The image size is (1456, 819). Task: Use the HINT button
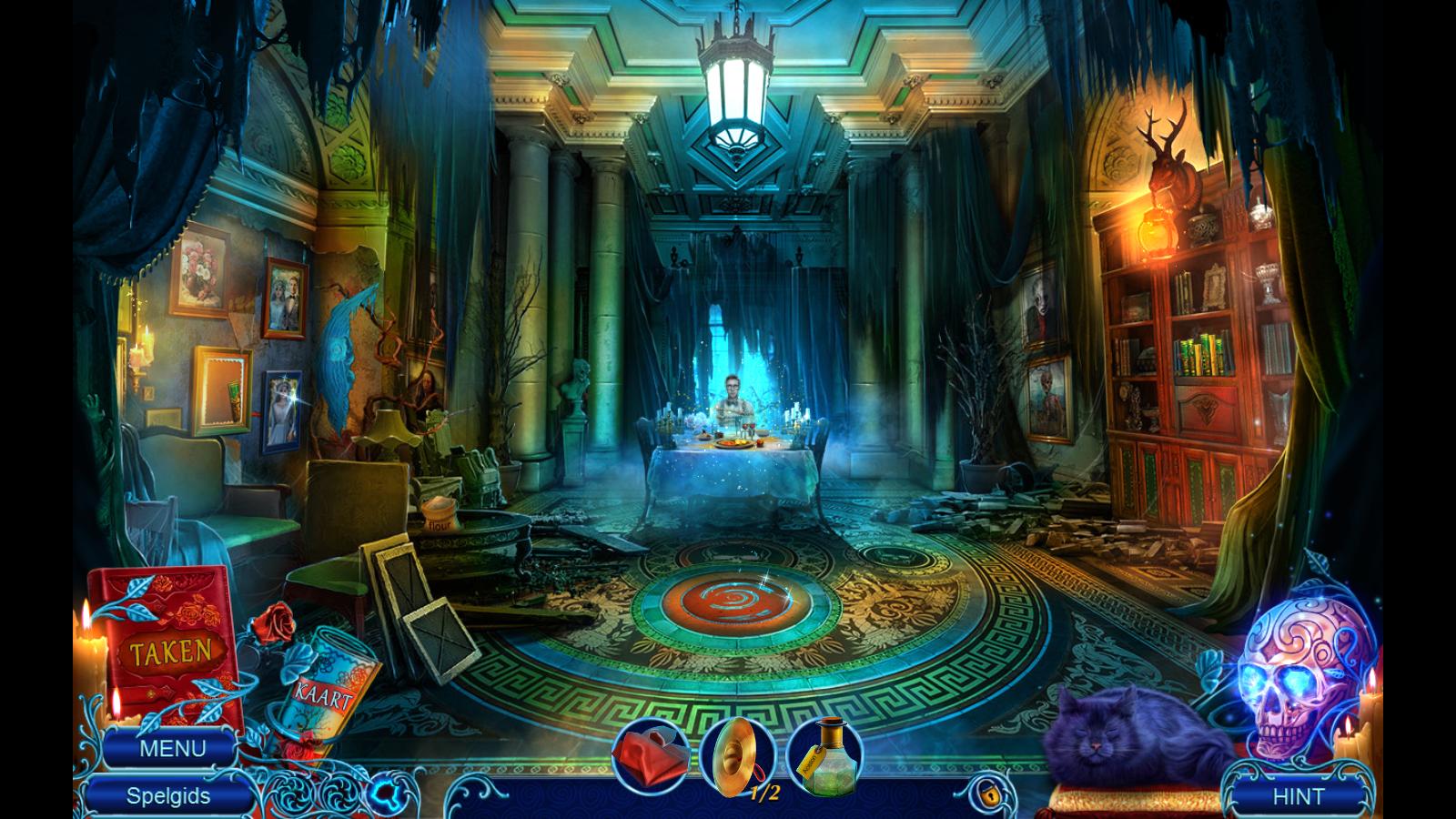[1299, 796]
